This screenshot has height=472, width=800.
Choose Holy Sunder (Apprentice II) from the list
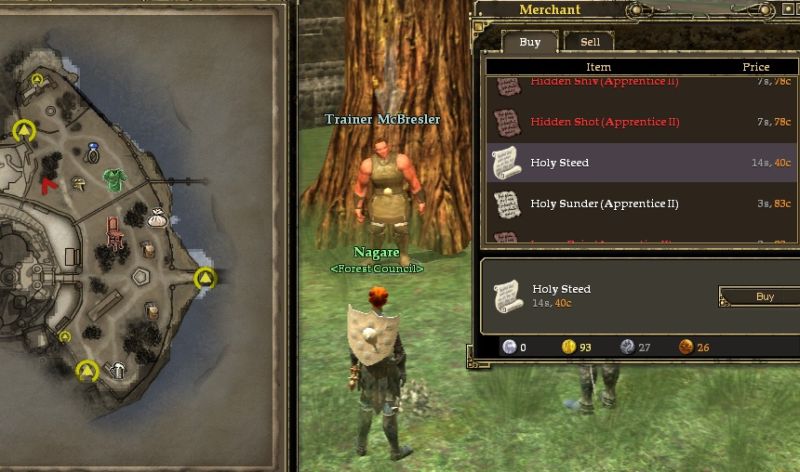604,204
